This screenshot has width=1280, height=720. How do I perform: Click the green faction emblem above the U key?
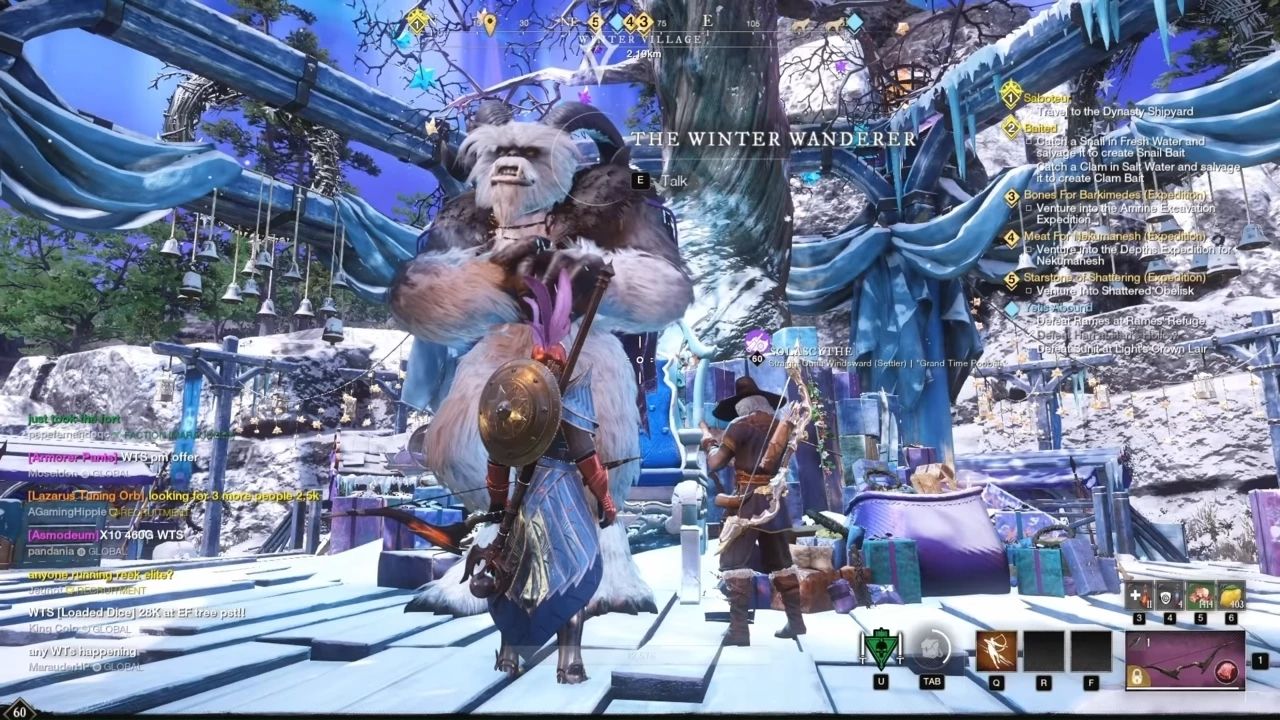point(882,648)
